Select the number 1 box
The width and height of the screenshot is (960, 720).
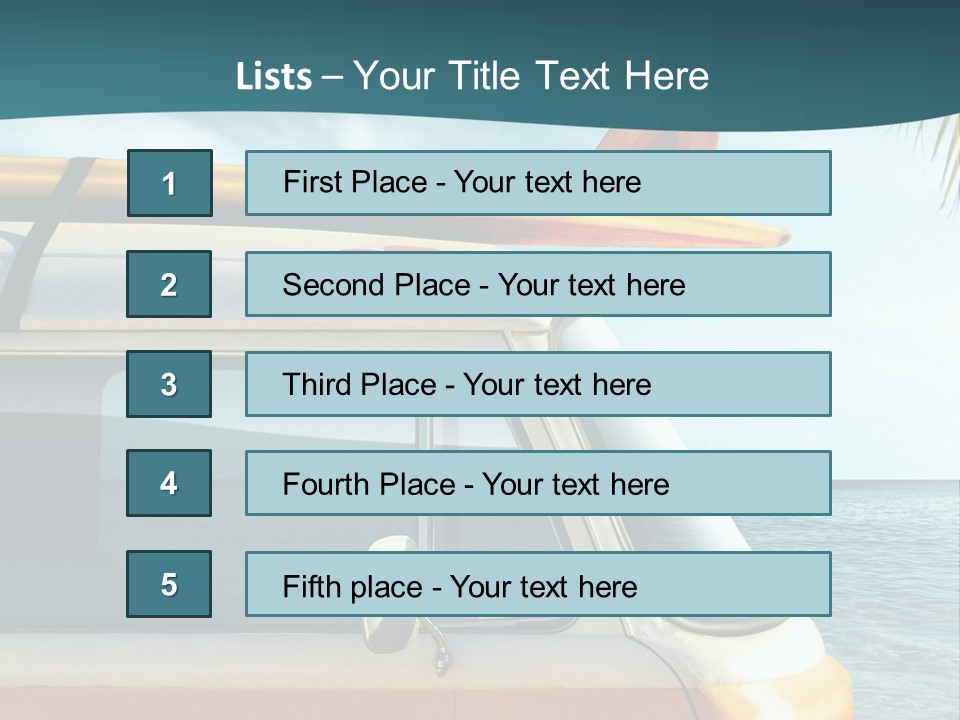[169, 183]
